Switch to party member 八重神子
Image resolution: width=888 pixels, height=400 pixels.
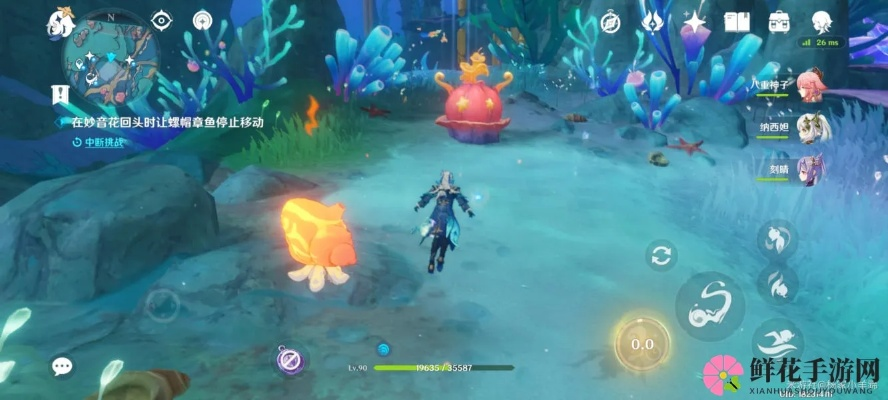coord(812,88)
